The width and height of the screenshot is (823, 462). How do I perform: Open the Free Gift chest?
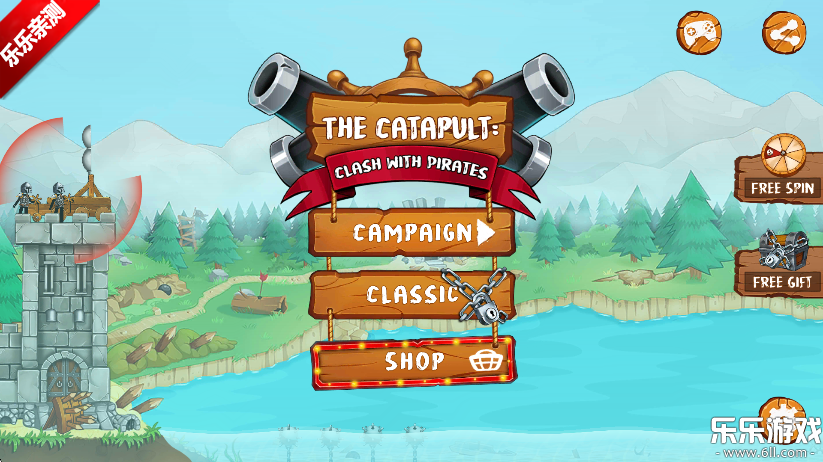coord(782,264)
